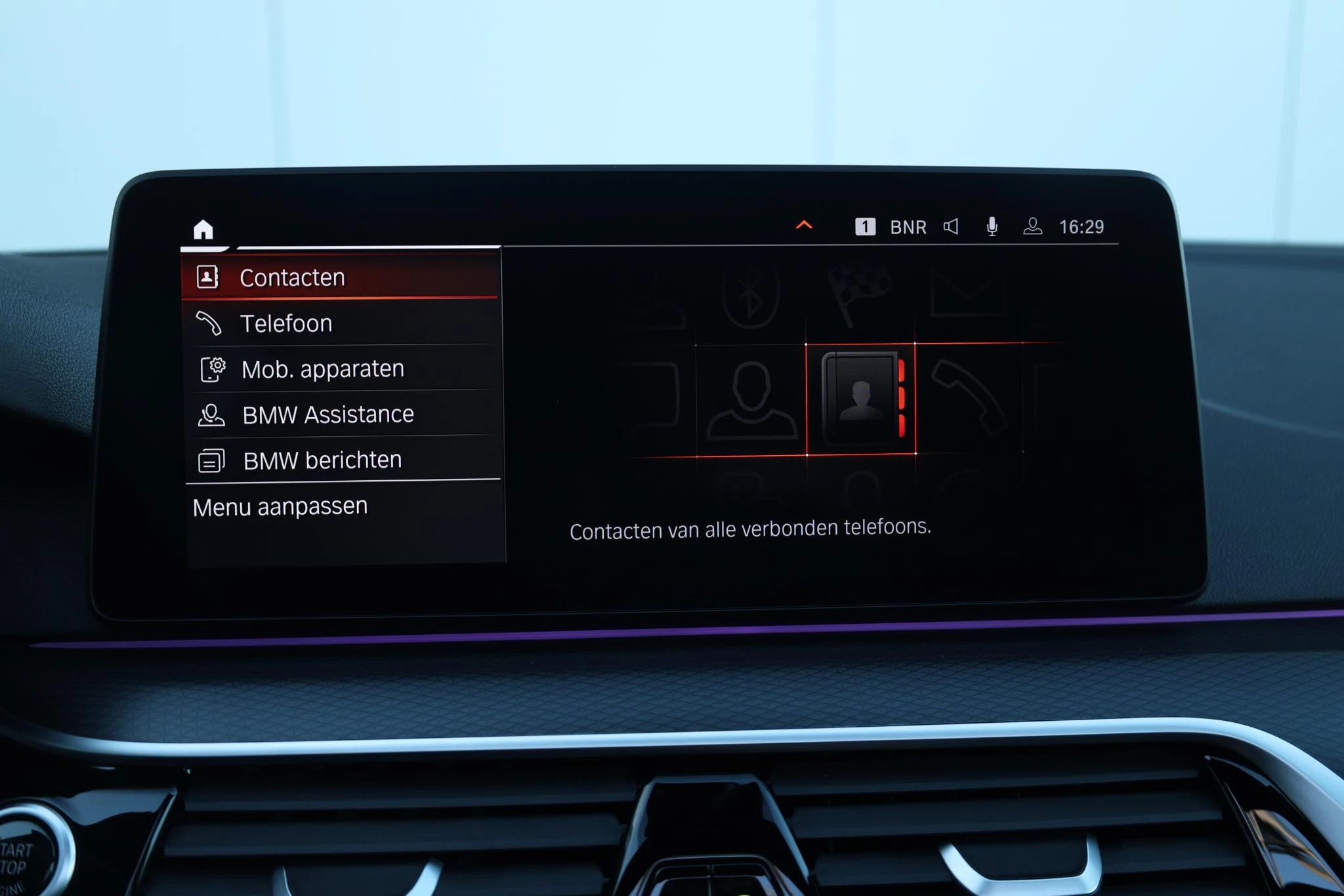Select the highlighted contacts book tile
The width and height of the screenshot is (1344, 896).
pos(861,398)
